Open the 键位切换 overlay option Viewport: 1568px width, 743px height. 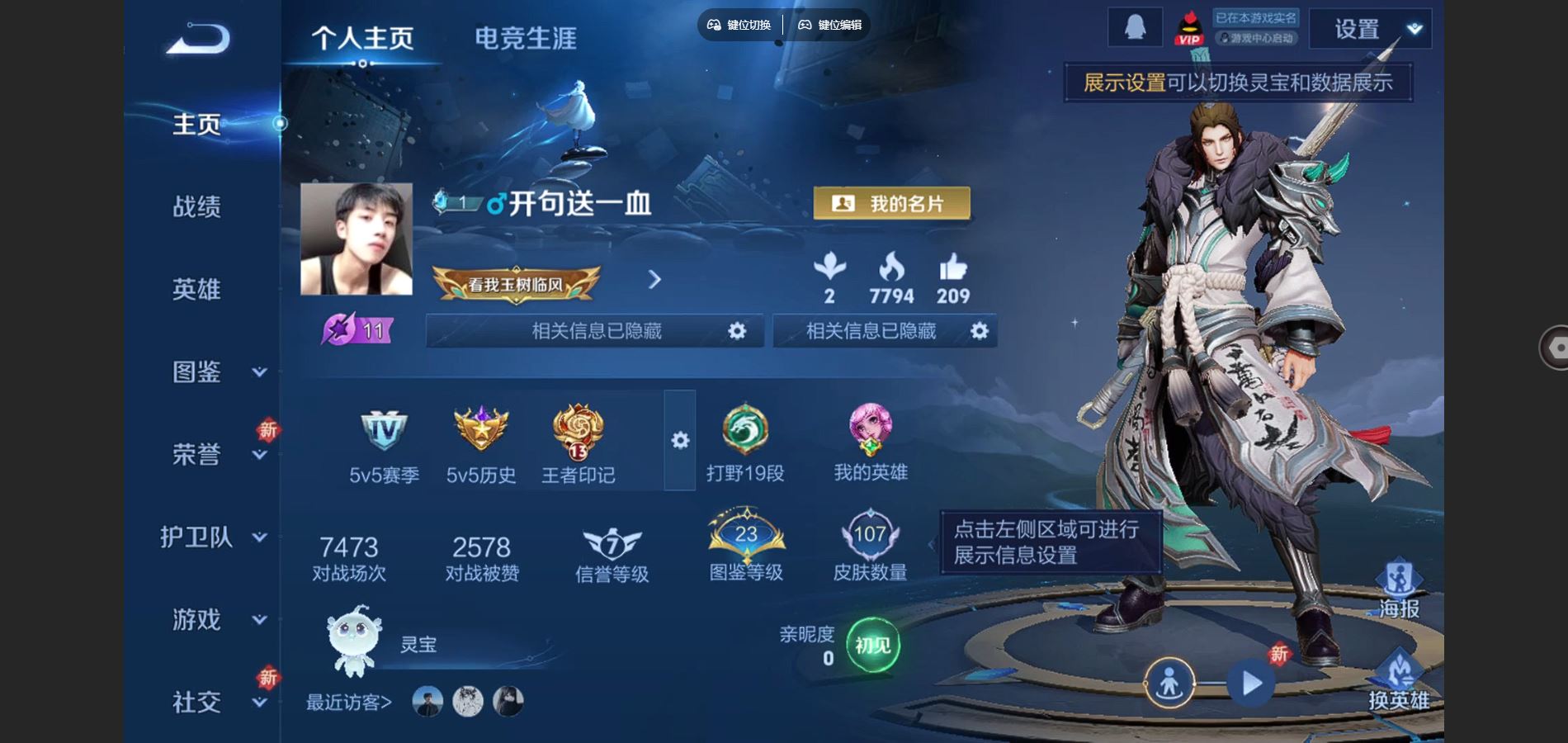[739, 25]
